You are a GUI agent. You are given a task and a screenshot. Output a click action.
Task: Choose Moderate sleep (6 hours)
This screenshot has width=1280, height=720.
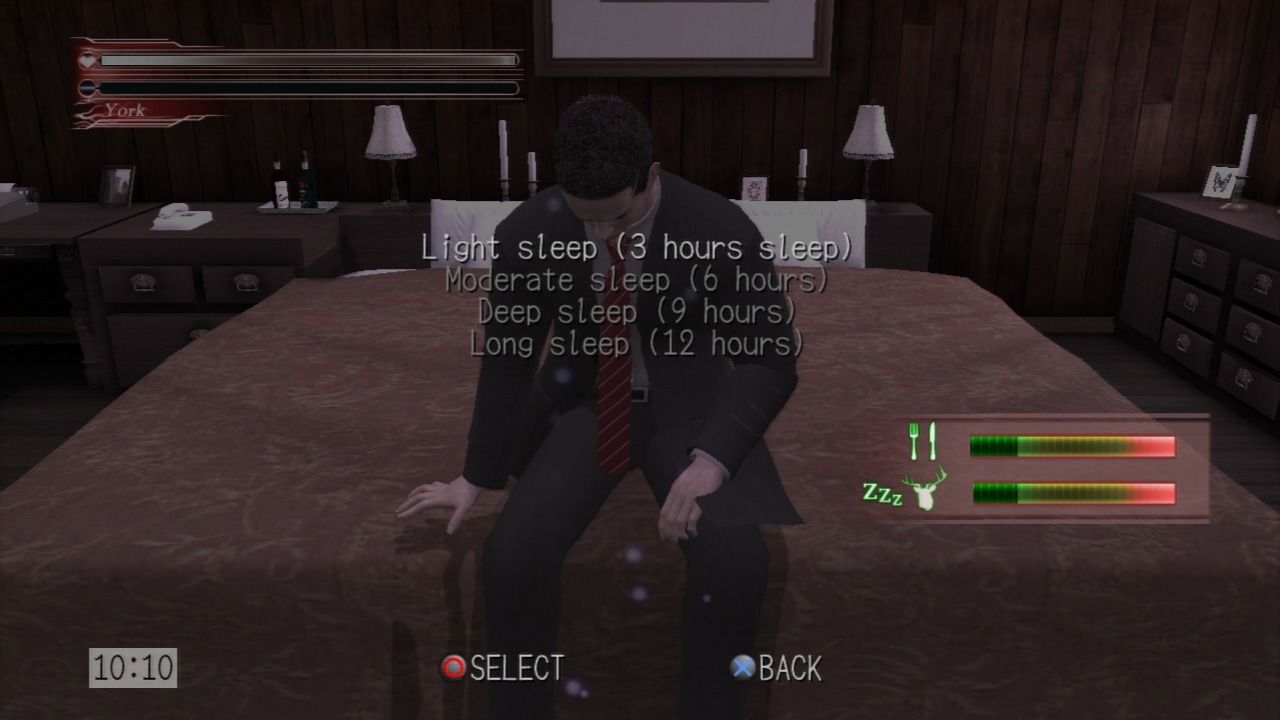pyautogui.click(x=637, y=280)
